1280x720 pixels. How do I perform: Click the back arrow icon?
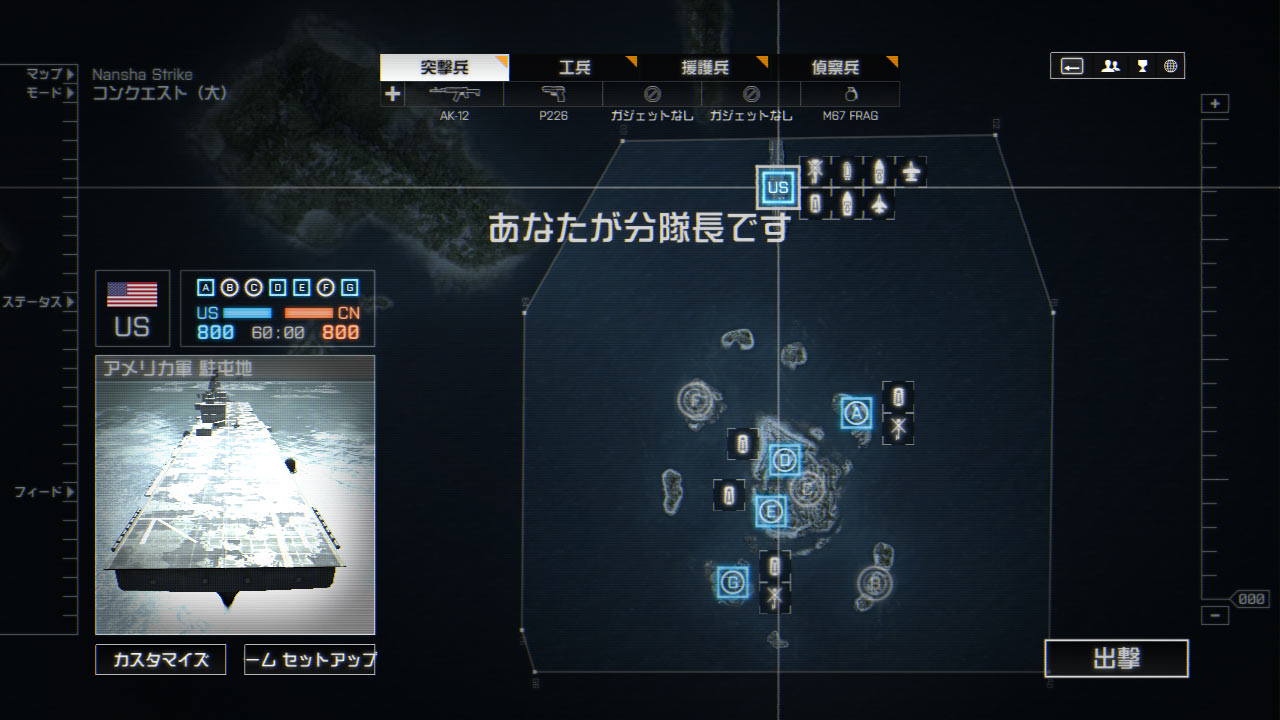tap(1072, 66)
